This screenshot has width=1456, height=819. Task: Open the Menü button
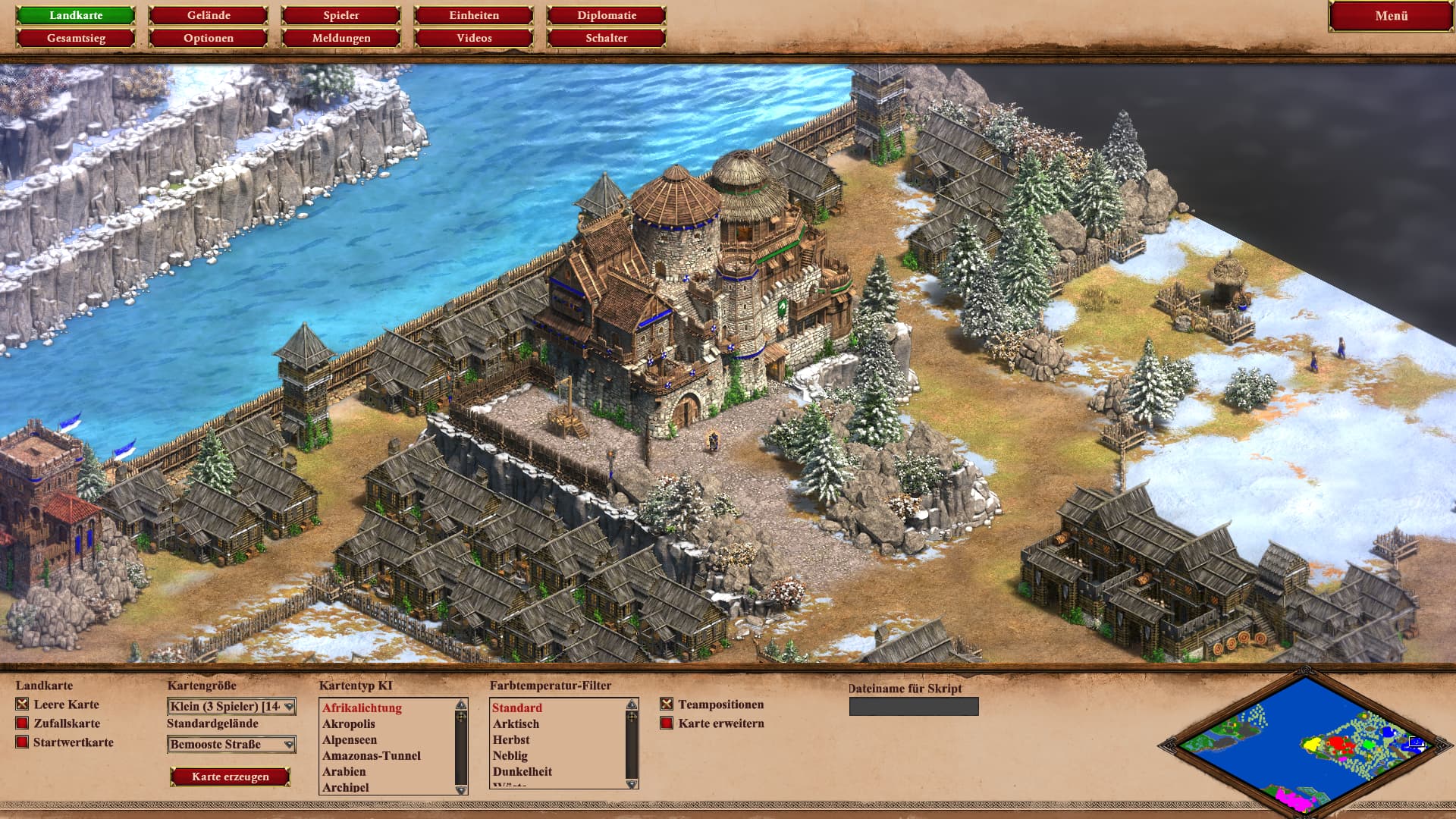1391,16
